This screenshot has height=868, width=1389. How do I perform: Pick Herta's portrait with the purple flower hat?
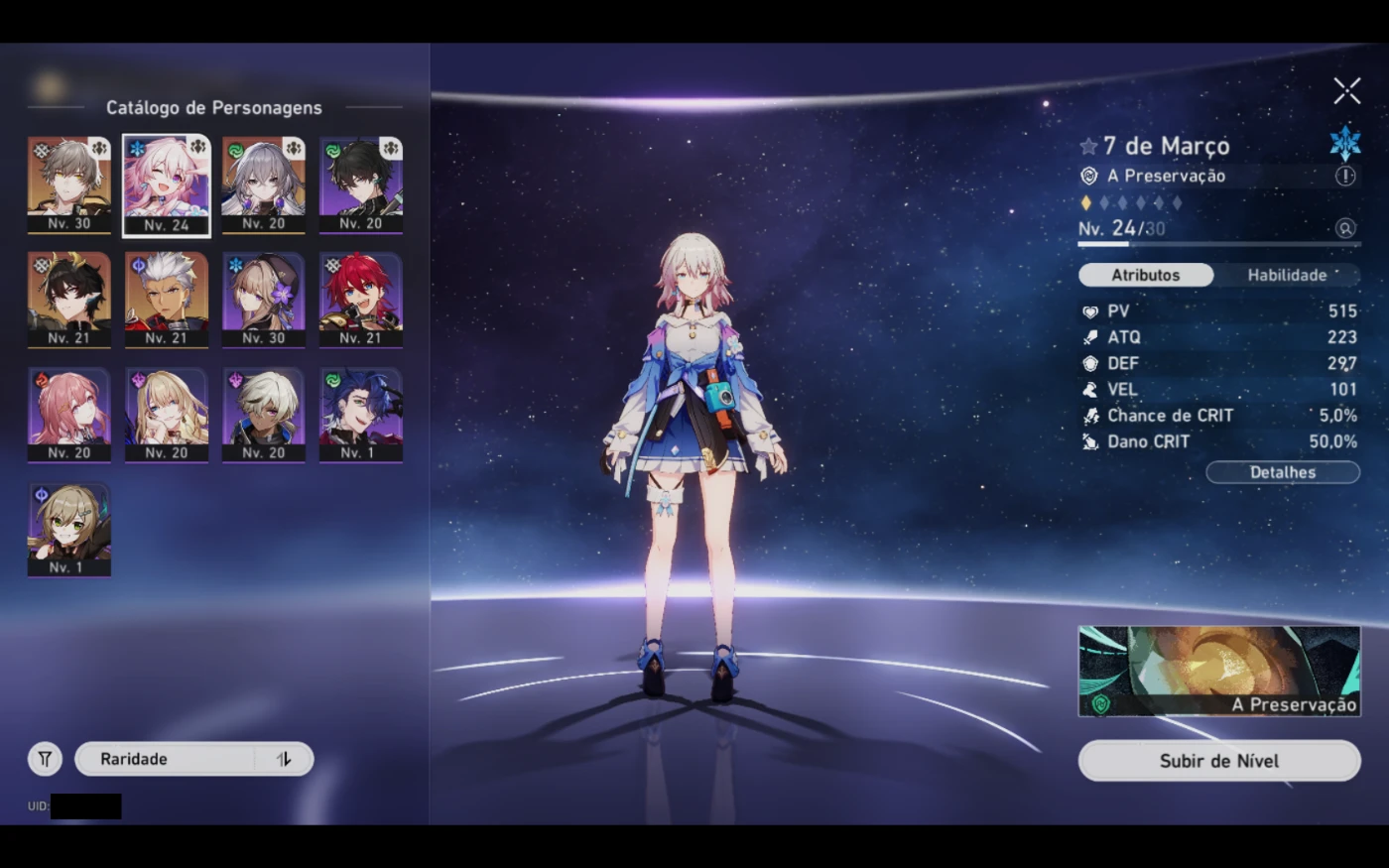(263, 299)
